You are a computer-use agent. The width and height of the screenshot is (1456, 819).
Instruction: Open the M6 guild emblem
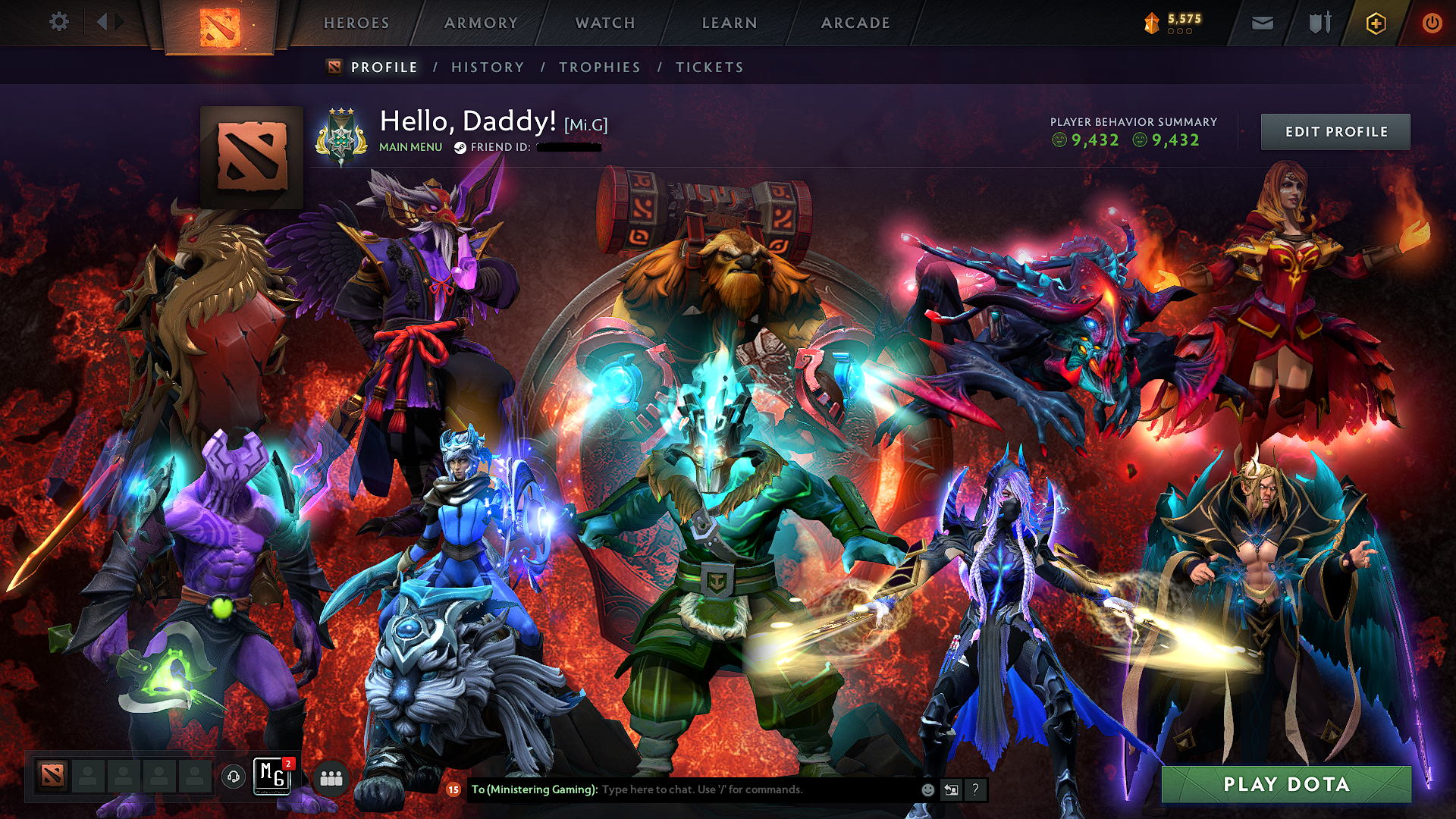click(271, 777)
